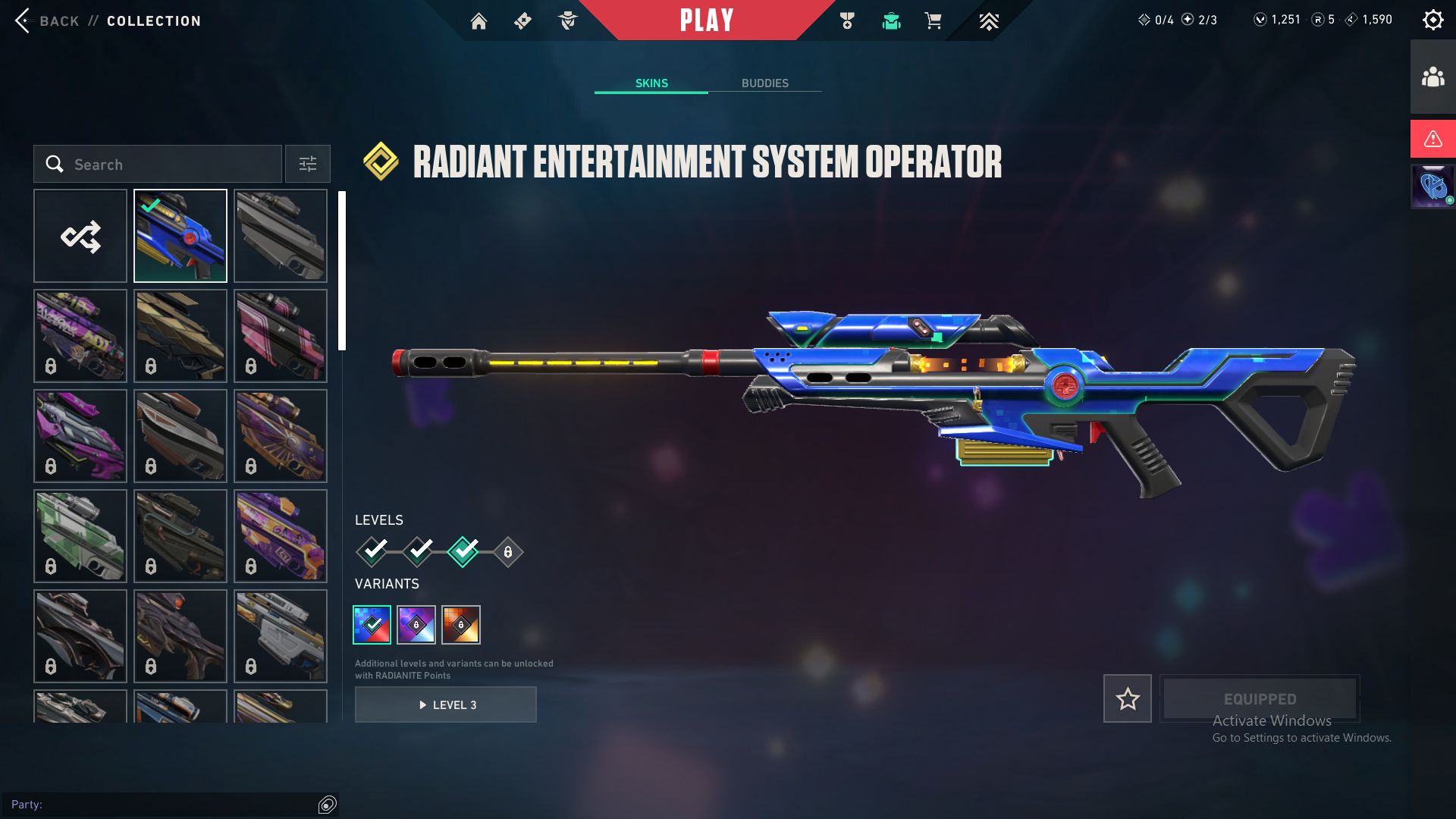Mark this skin as favorite
This screenshot has height=819, width=1456.
pyautogui.click(x=1127, y=698)
